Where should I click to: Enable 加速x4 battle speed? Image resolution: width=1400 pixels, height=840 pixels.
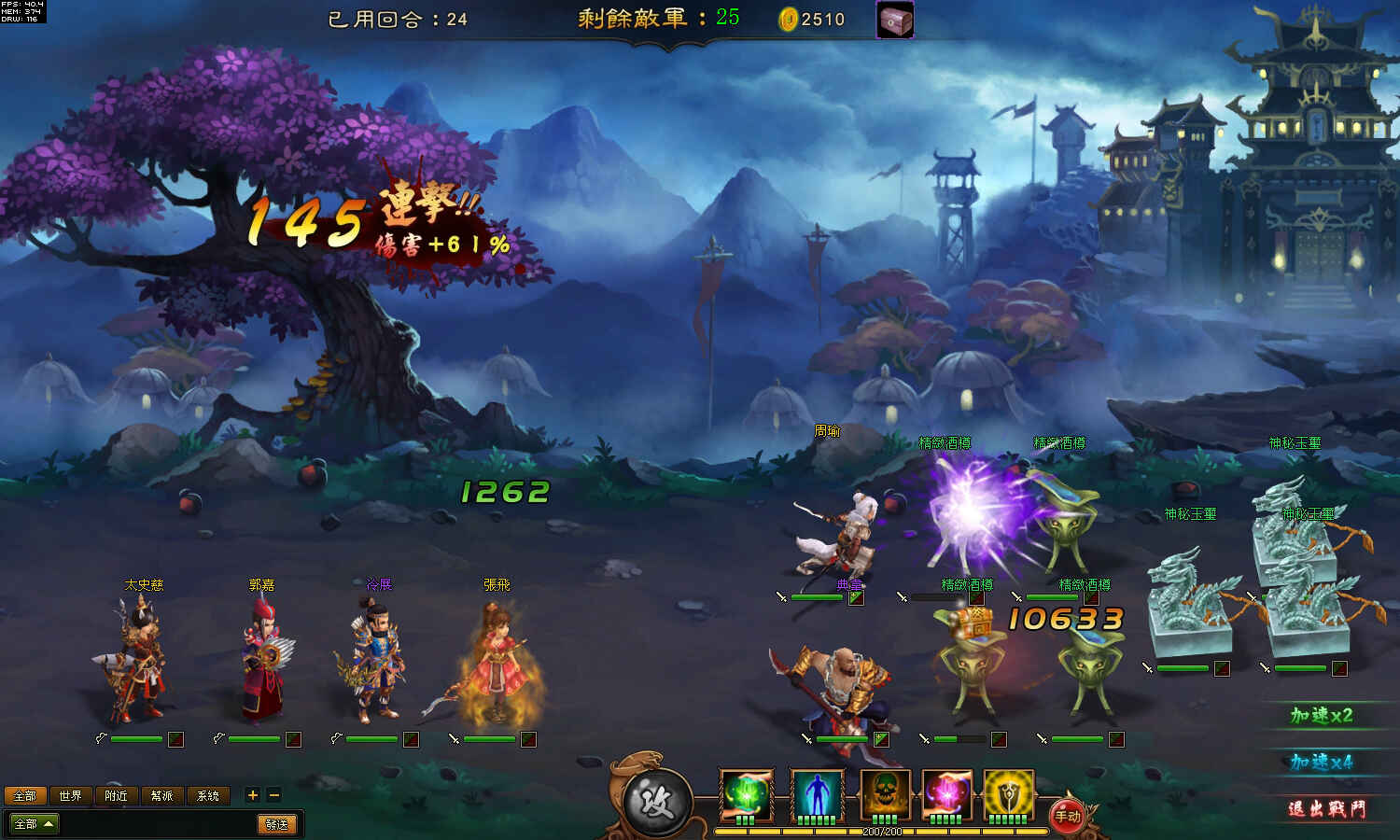(x=1321, y=763)
